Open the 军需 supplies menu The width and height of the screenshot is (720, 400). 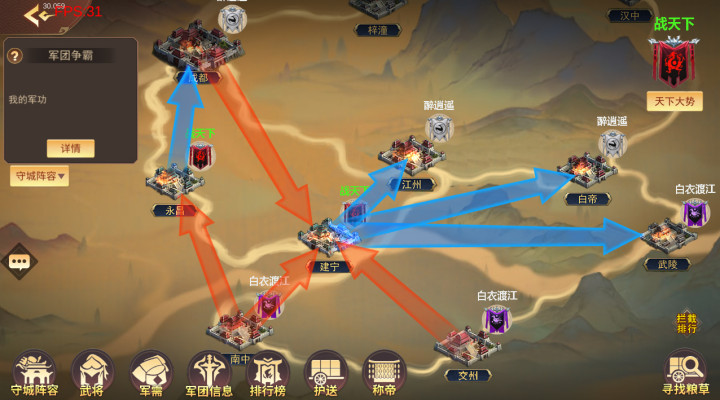(x=151, y=372)
